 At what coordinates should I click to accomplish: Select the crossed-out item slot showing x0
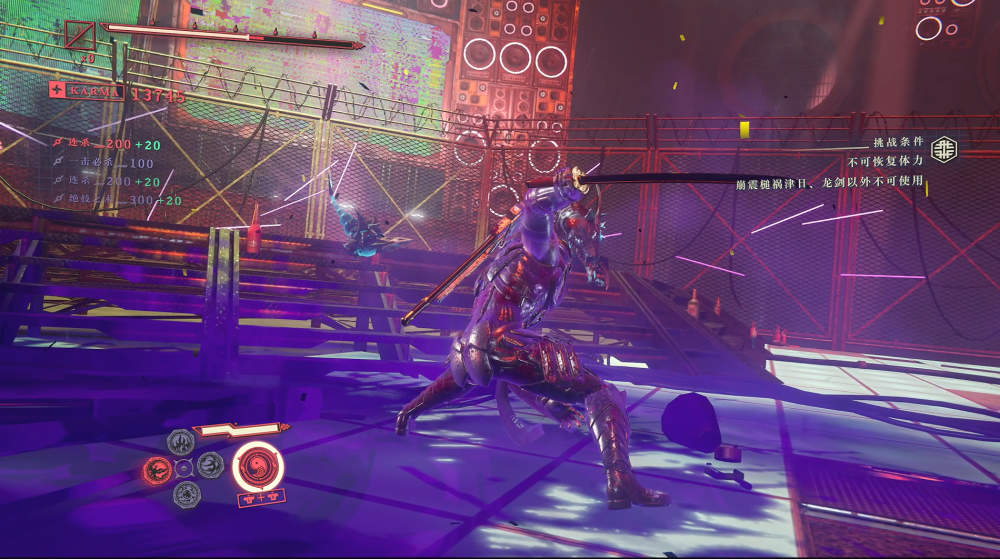[x=80, y=36]
